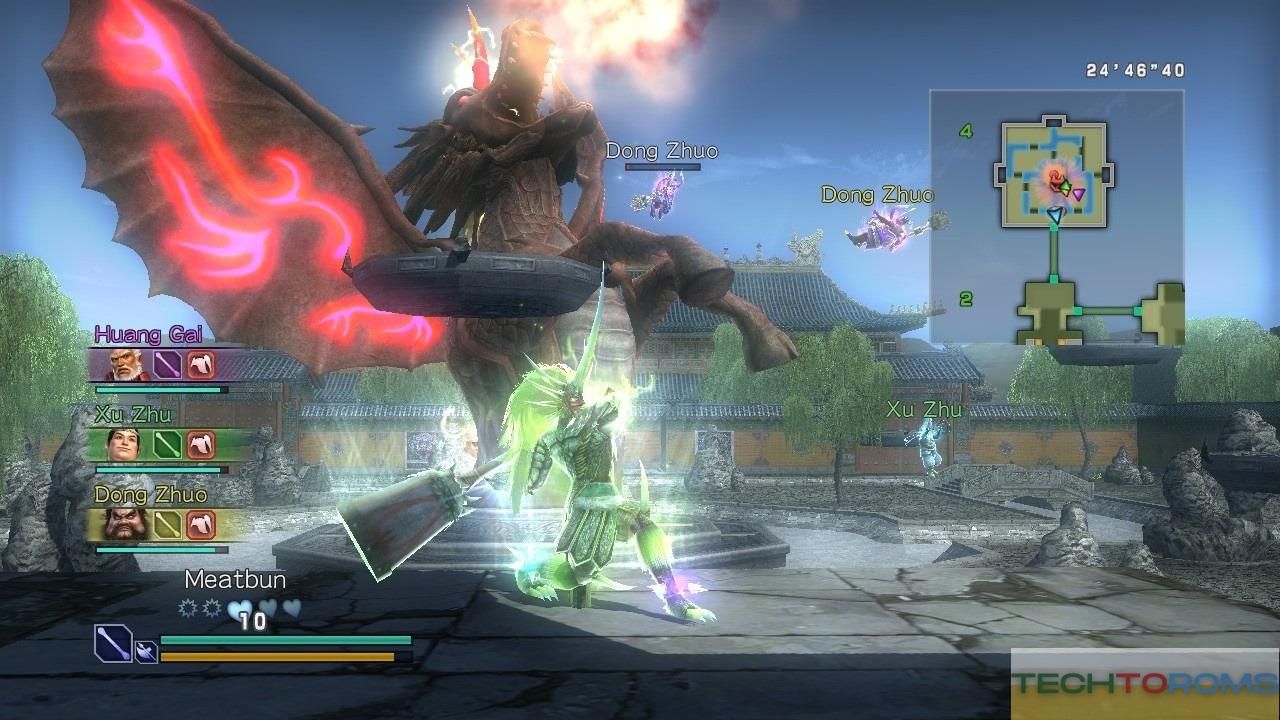Click the red boss marker on minimap
Image resolution: width=1280 pixels, height=720 pixels.
pos(1052,178)
